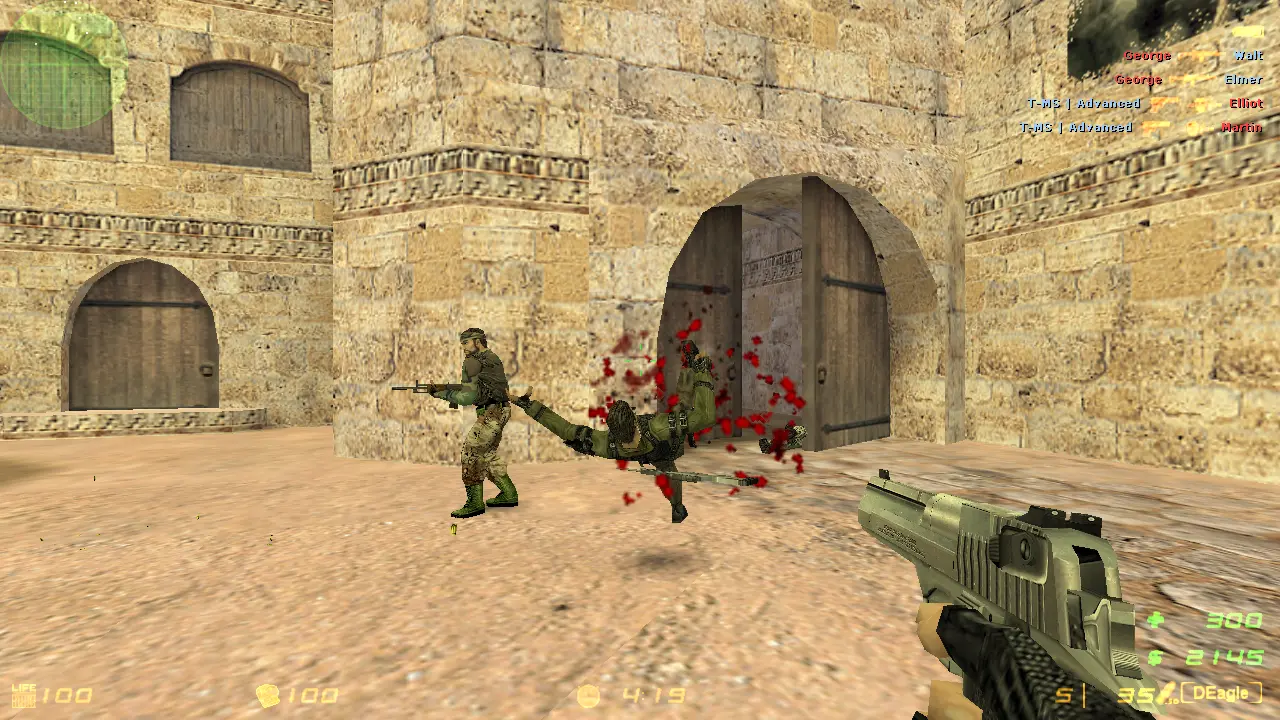Click the DEagle weapon label
Screen dimensions: 1280x720
(1220, 692)
